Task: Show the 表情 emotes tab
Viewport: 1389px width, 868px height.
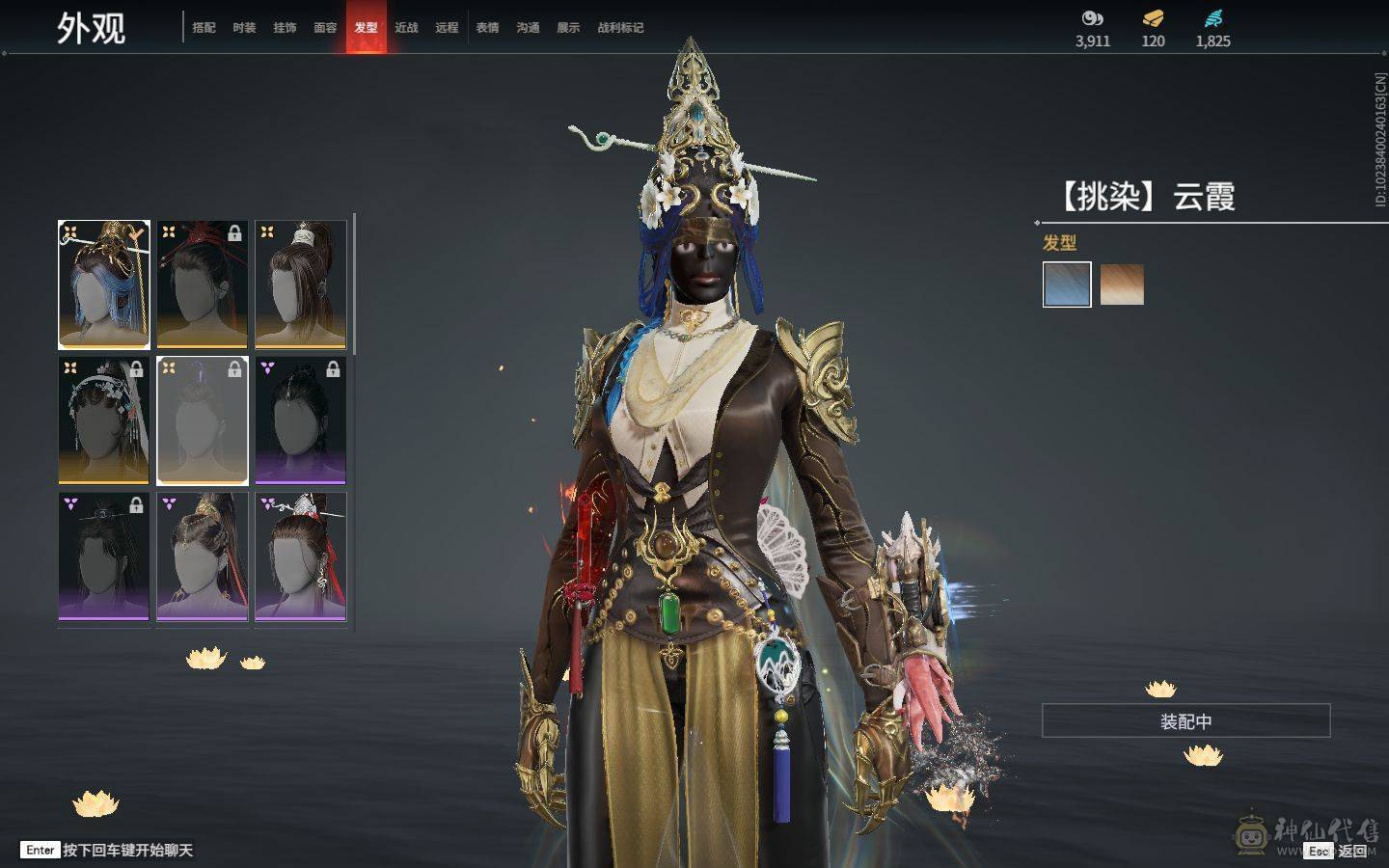Action: 487,28
